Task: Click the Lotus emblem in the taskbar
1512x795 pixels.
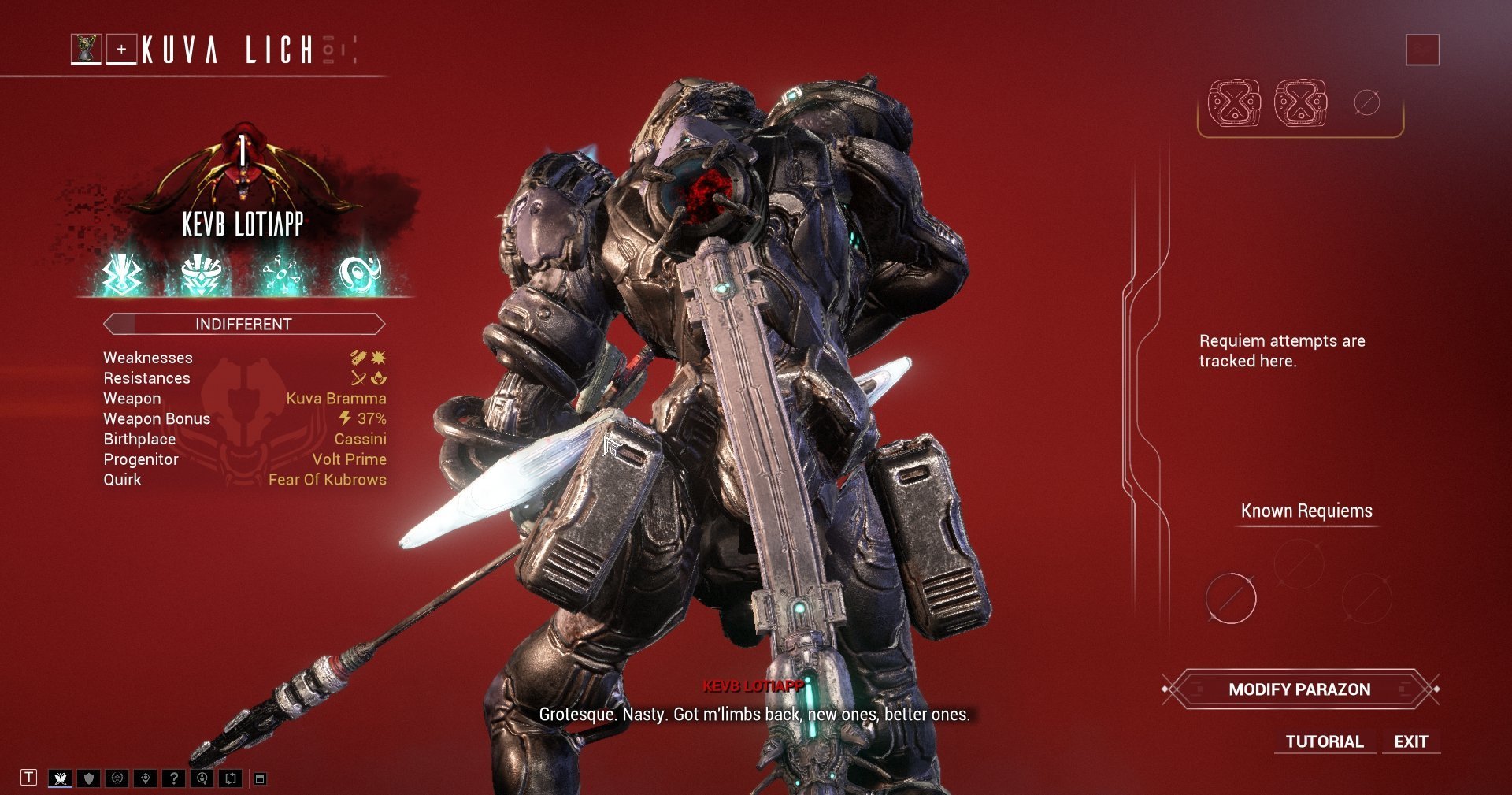Action: [x=59, y=778]
